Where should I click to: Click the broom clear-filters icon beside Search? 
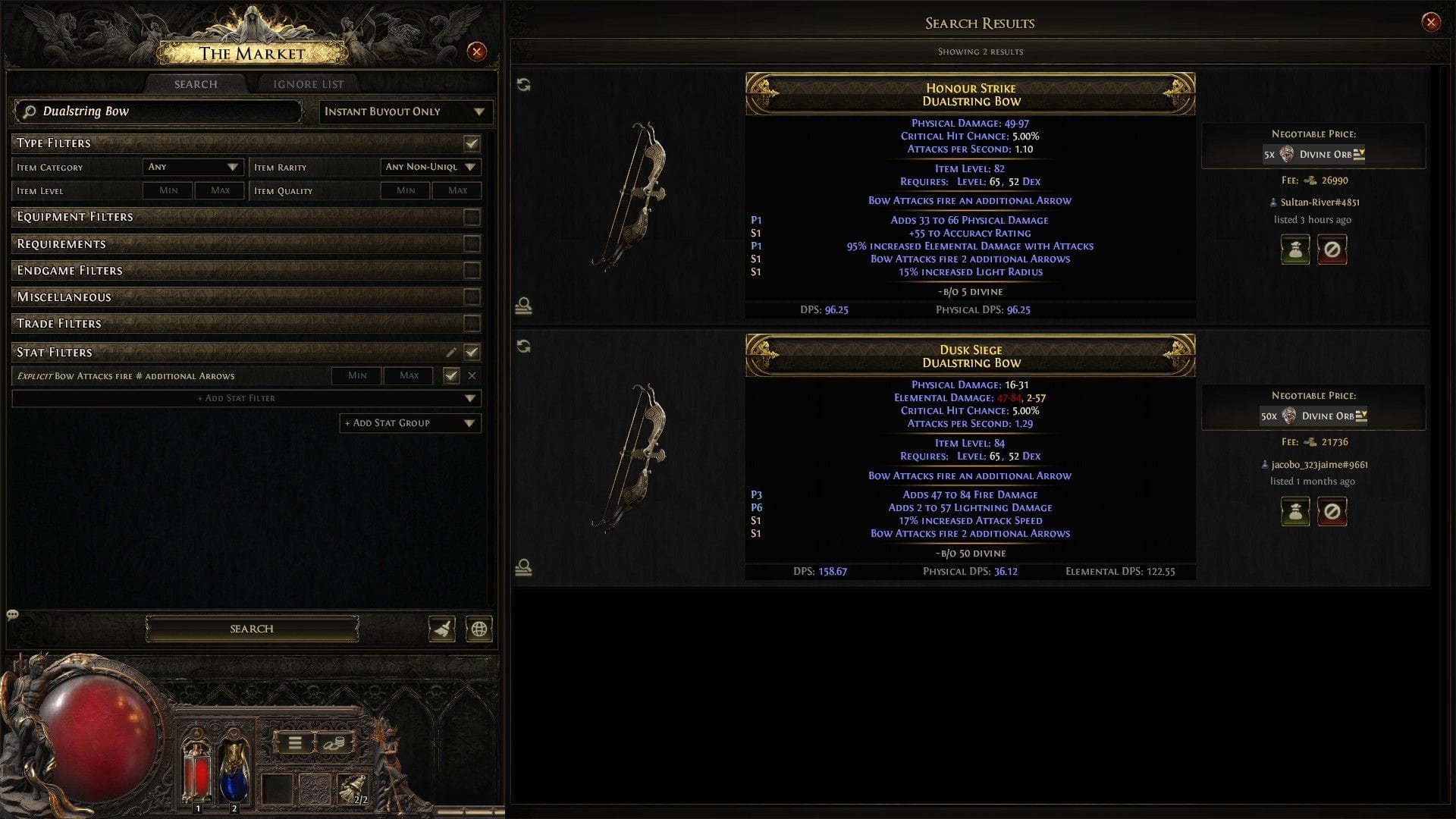coord(443,629)
